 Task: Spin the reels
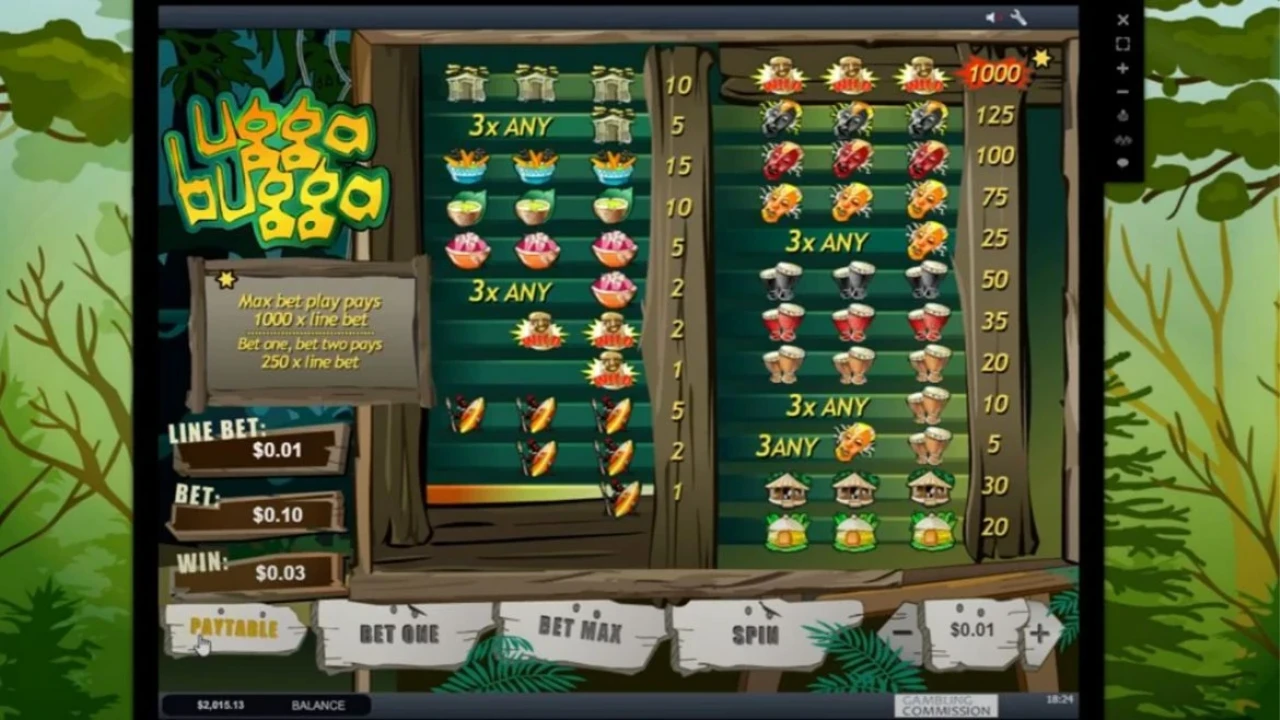pos(755,634)
